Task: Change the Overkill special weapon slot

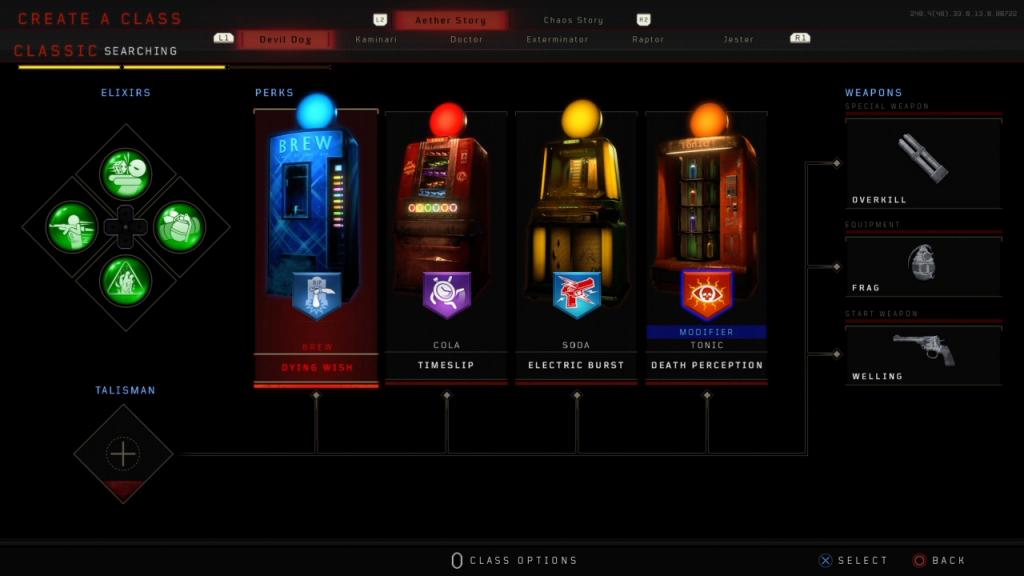Action: pyautogui.click(x=923, y=162)
